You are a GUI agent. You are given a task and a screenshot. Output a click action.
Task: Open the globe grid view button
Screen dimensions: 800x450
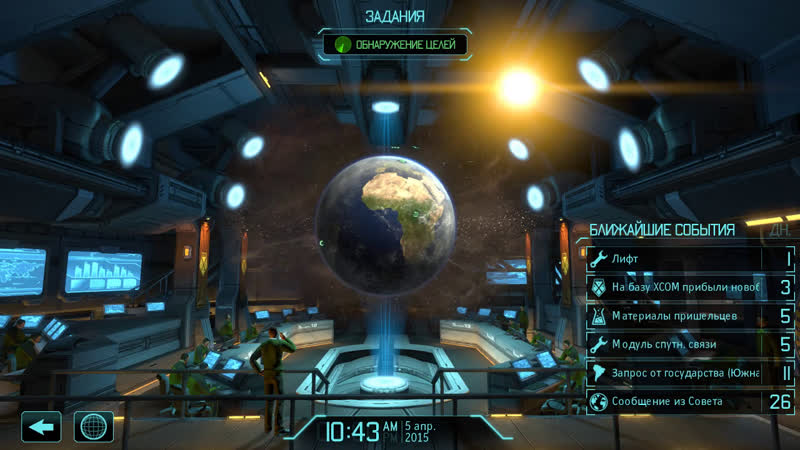(x=94, y=427)
